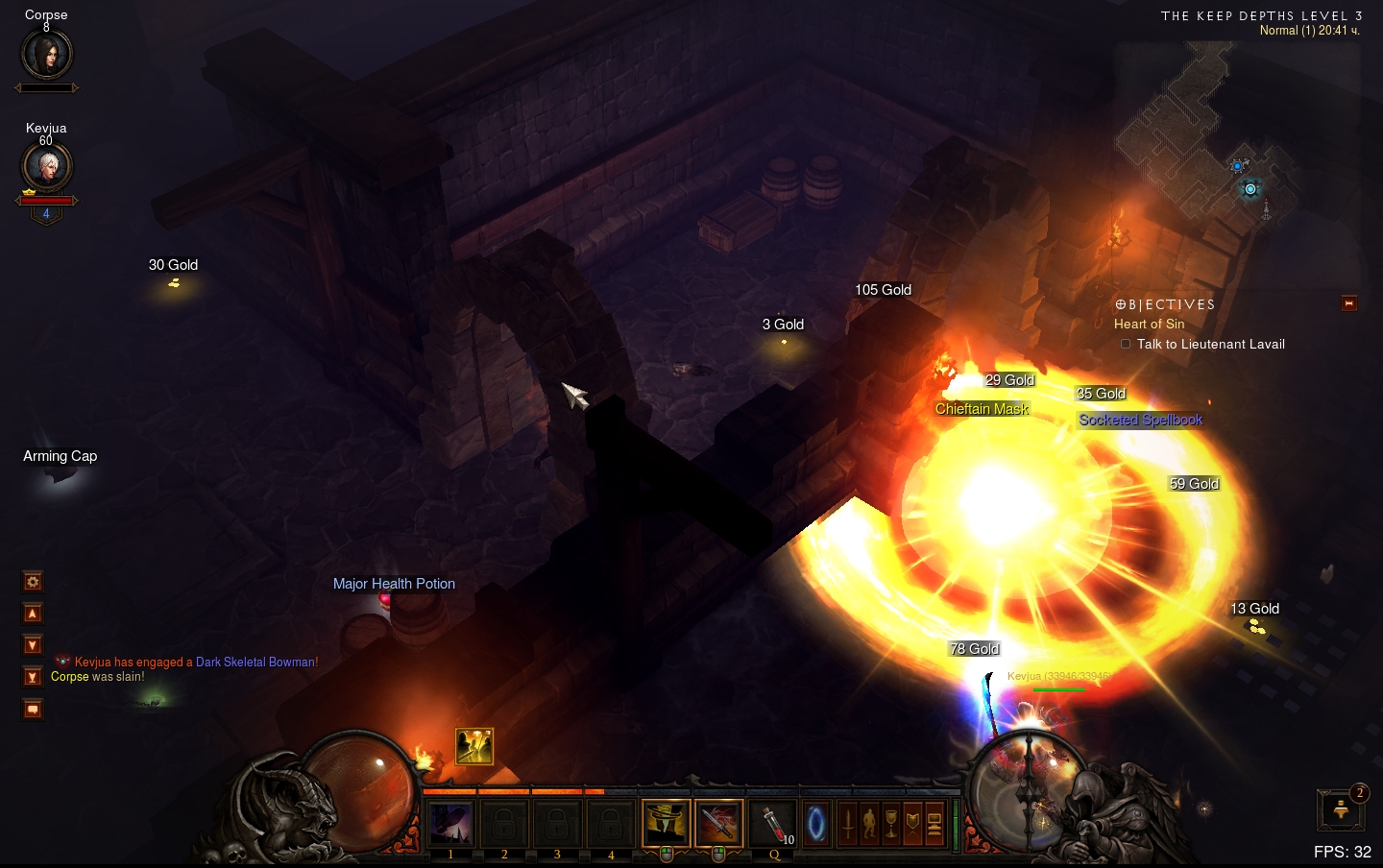
Task: Use the left mouse button skill
Action: tap(666, 823)
